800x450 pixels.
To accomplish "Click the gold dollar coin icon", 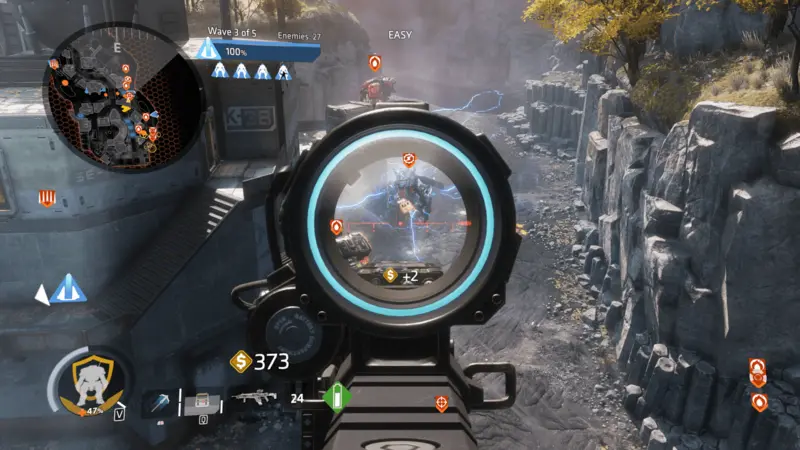I will point(241,361).
